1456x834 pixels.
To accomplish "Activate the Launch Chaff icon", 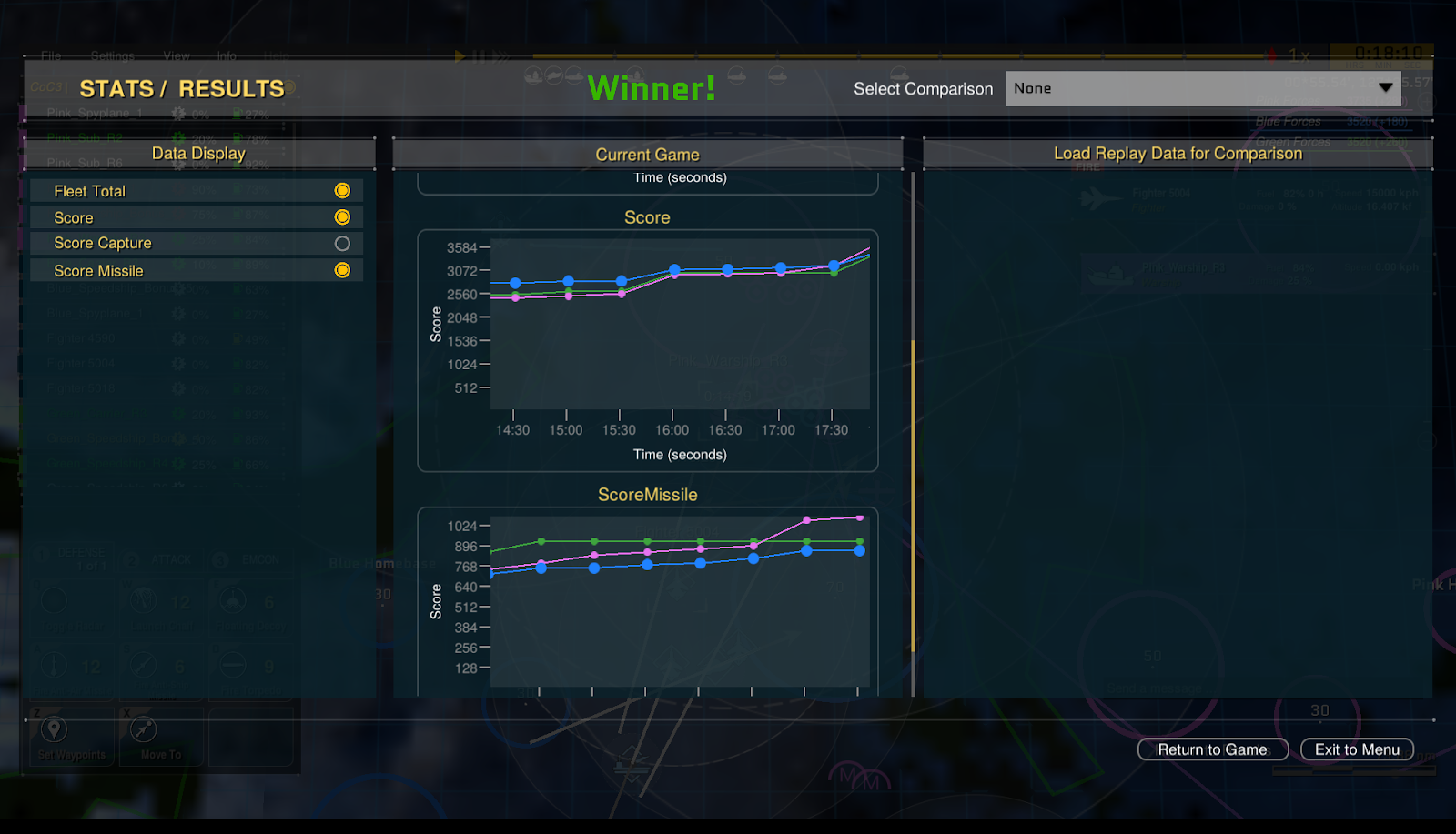I will point(144,600).
